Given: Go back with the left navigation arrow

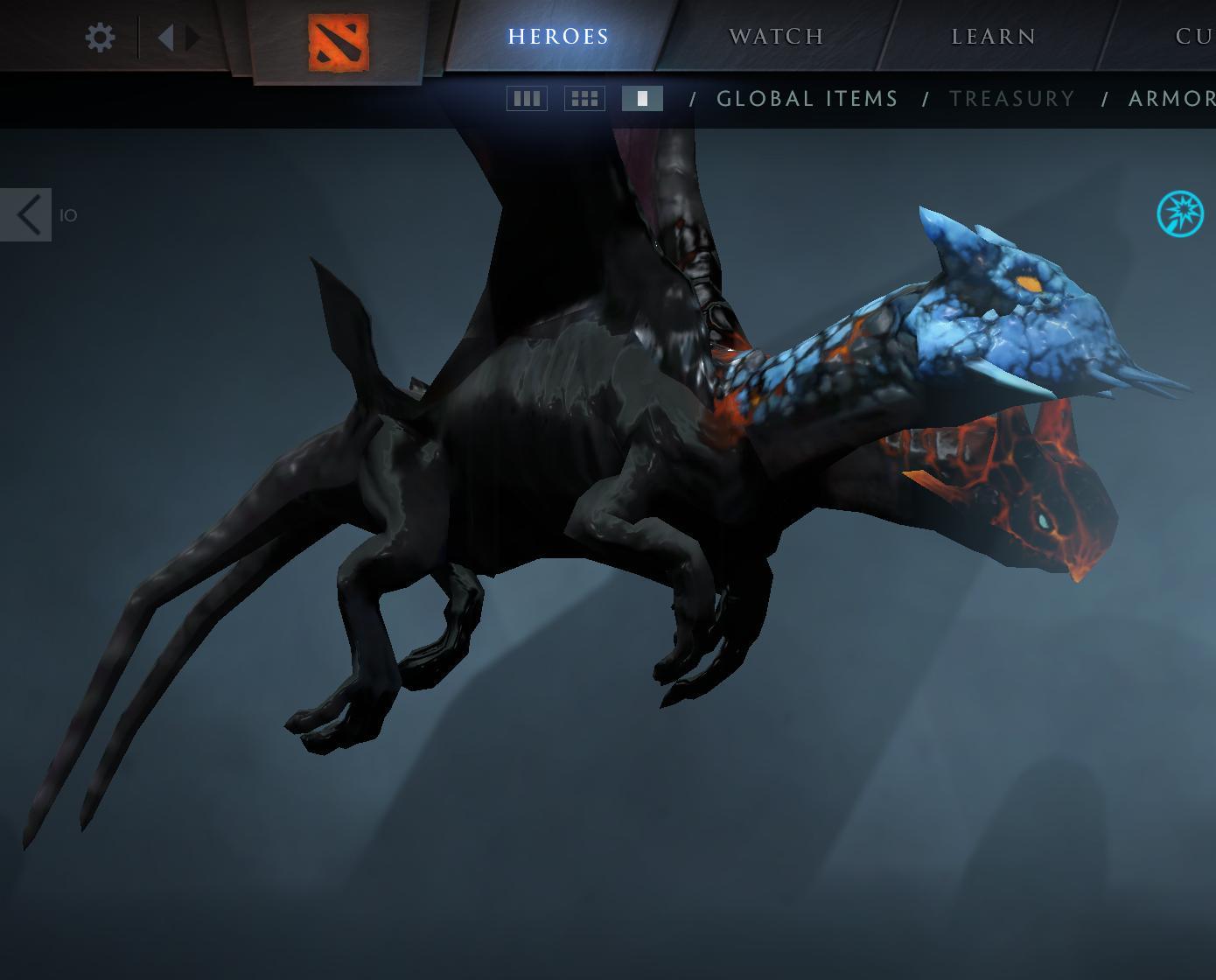Looking at the screenshot, I should (165, 38).
